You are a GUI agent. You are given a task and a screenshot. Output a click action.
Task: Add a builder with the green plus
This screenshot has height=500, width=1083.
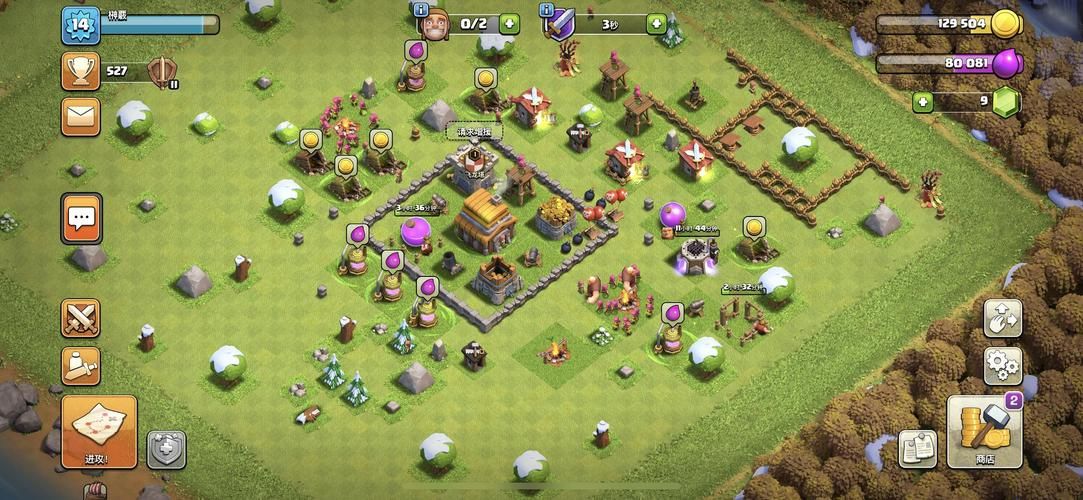point(510,23)
